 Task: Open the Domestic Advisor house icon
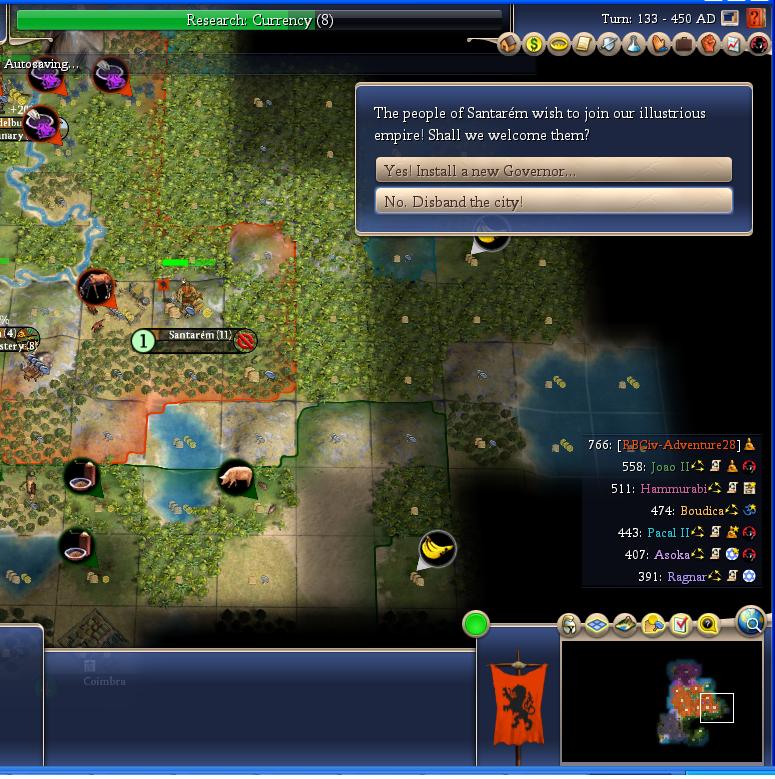[508, 44]
